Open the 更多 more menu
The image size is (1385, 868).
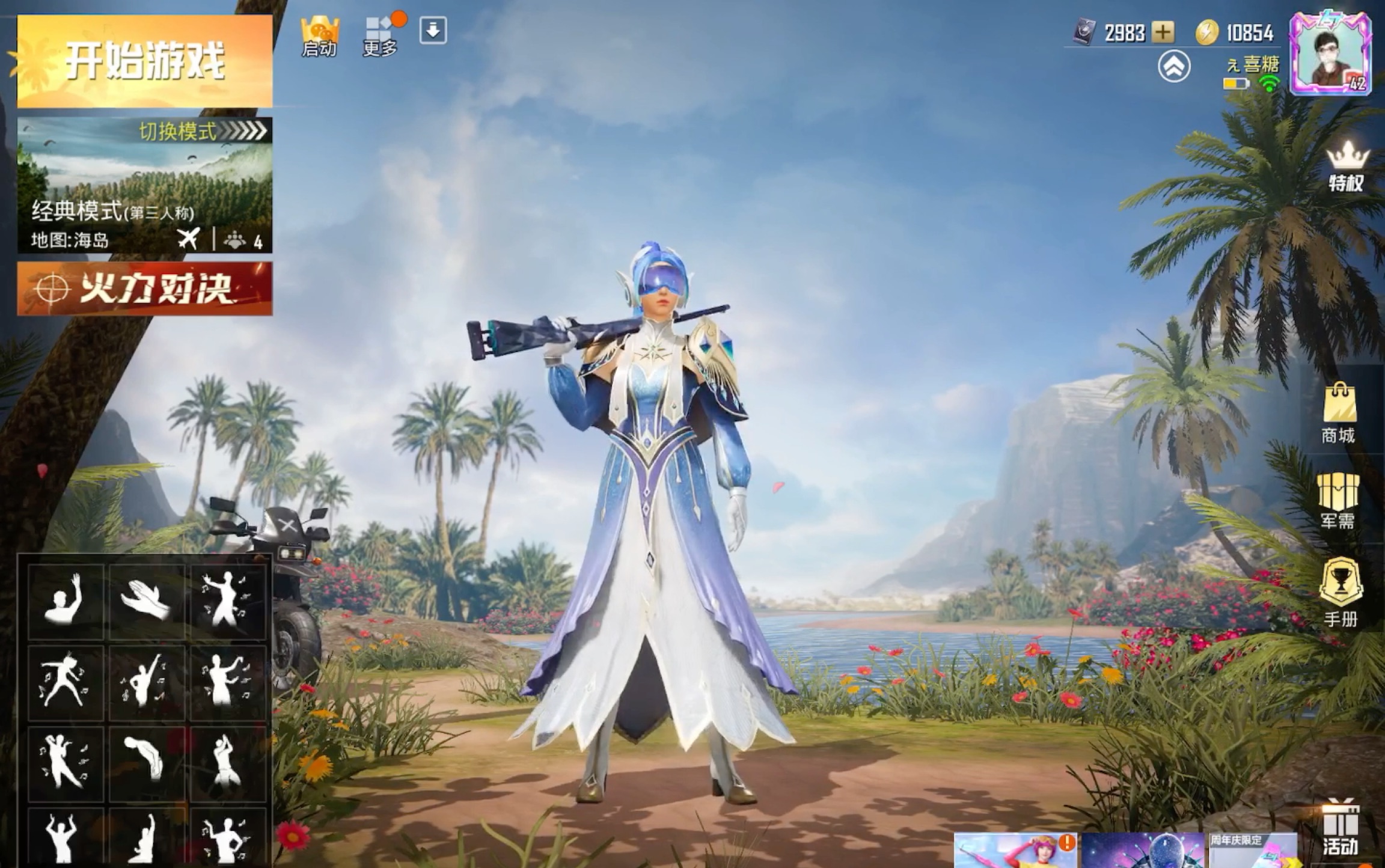pos(380,35)
